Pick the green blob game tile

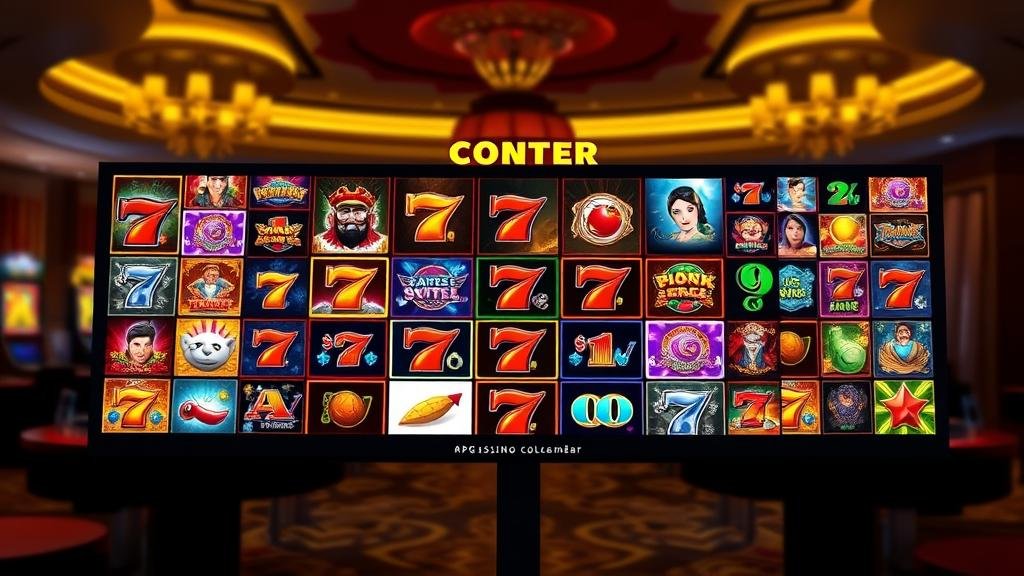point(845,348)
